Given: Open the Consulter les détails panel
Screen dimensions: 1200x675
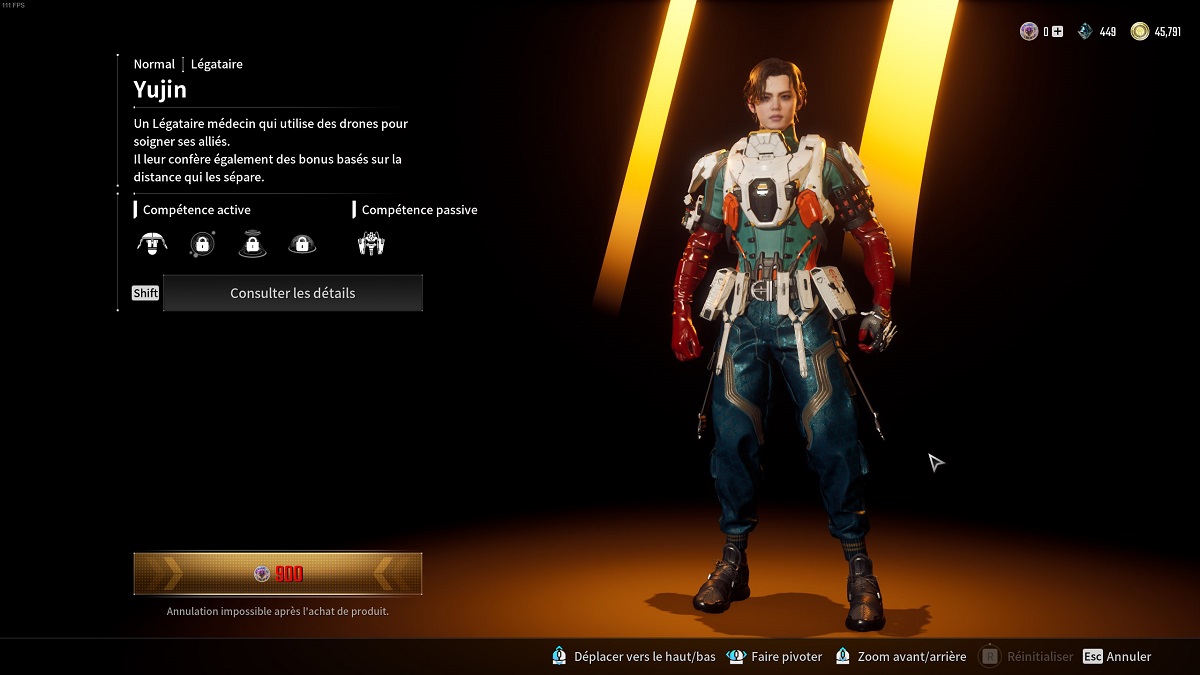Looking at the screenshot, I should pyautogui.click(x=292, y=293).
